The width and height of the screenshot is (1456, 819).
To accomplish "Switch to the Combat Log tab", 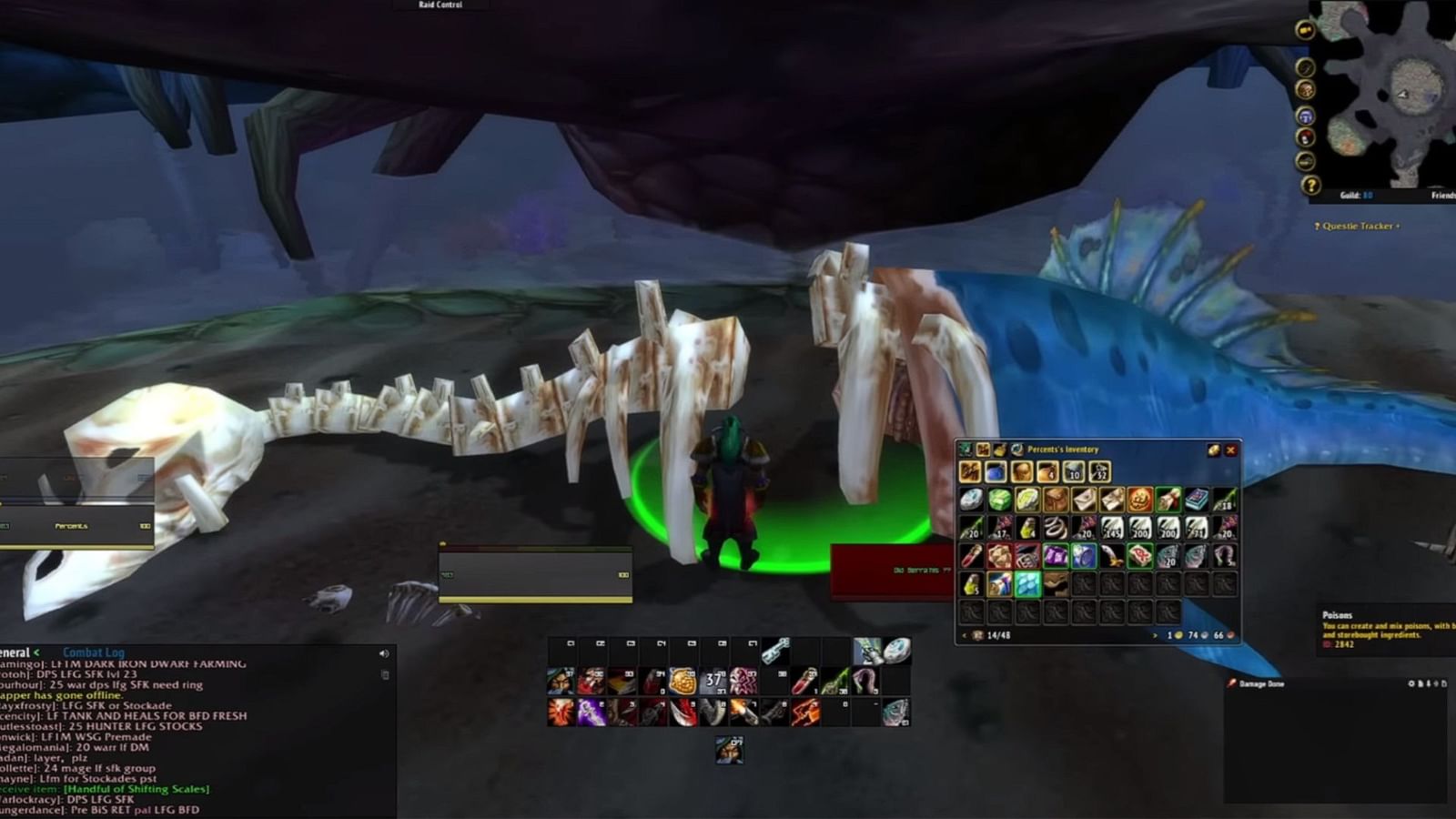I will (94, 652).
